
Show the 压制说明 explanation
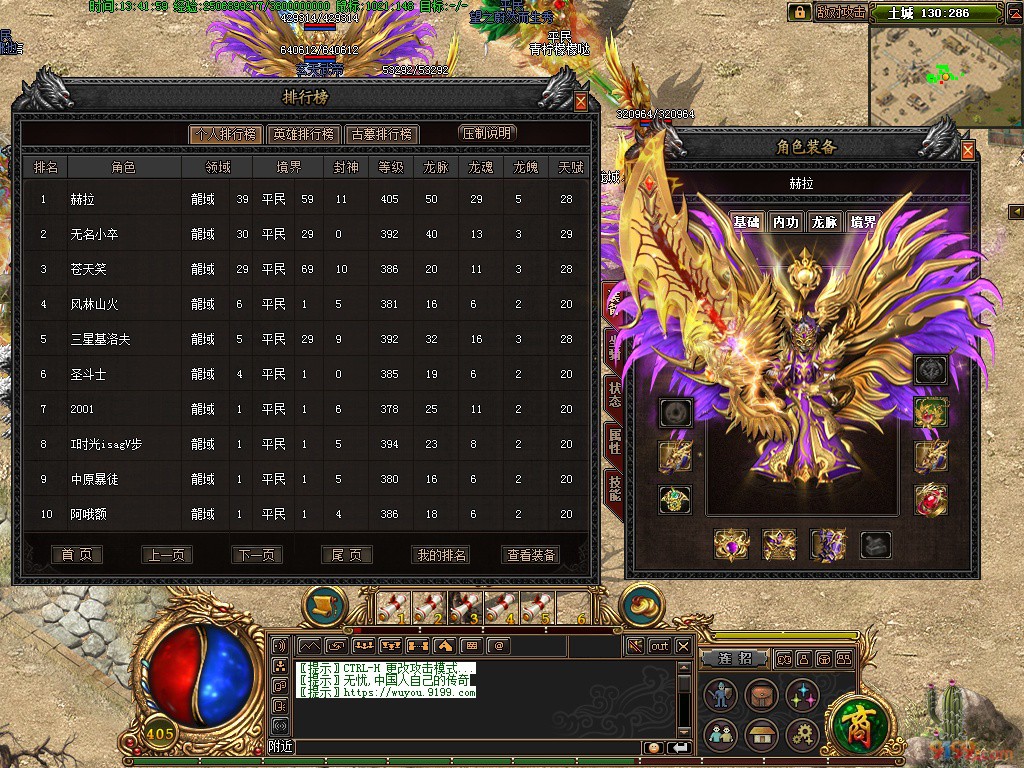click(487, 133)
